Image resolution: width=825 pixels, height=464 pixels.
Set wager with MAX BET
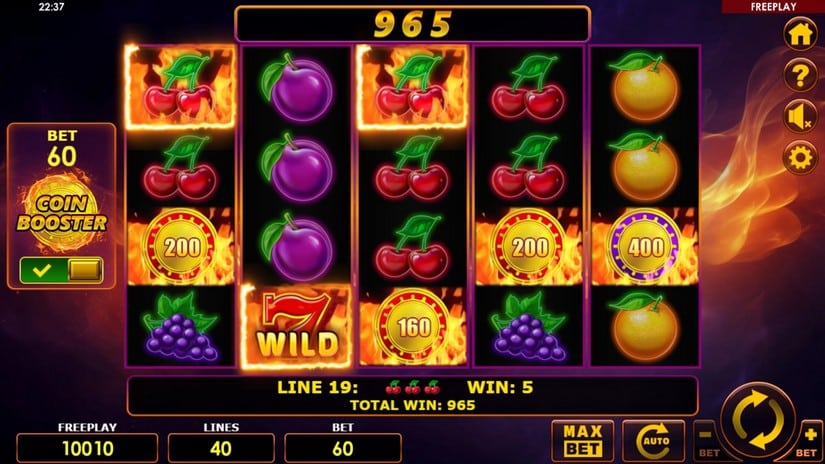click(582, 440)
